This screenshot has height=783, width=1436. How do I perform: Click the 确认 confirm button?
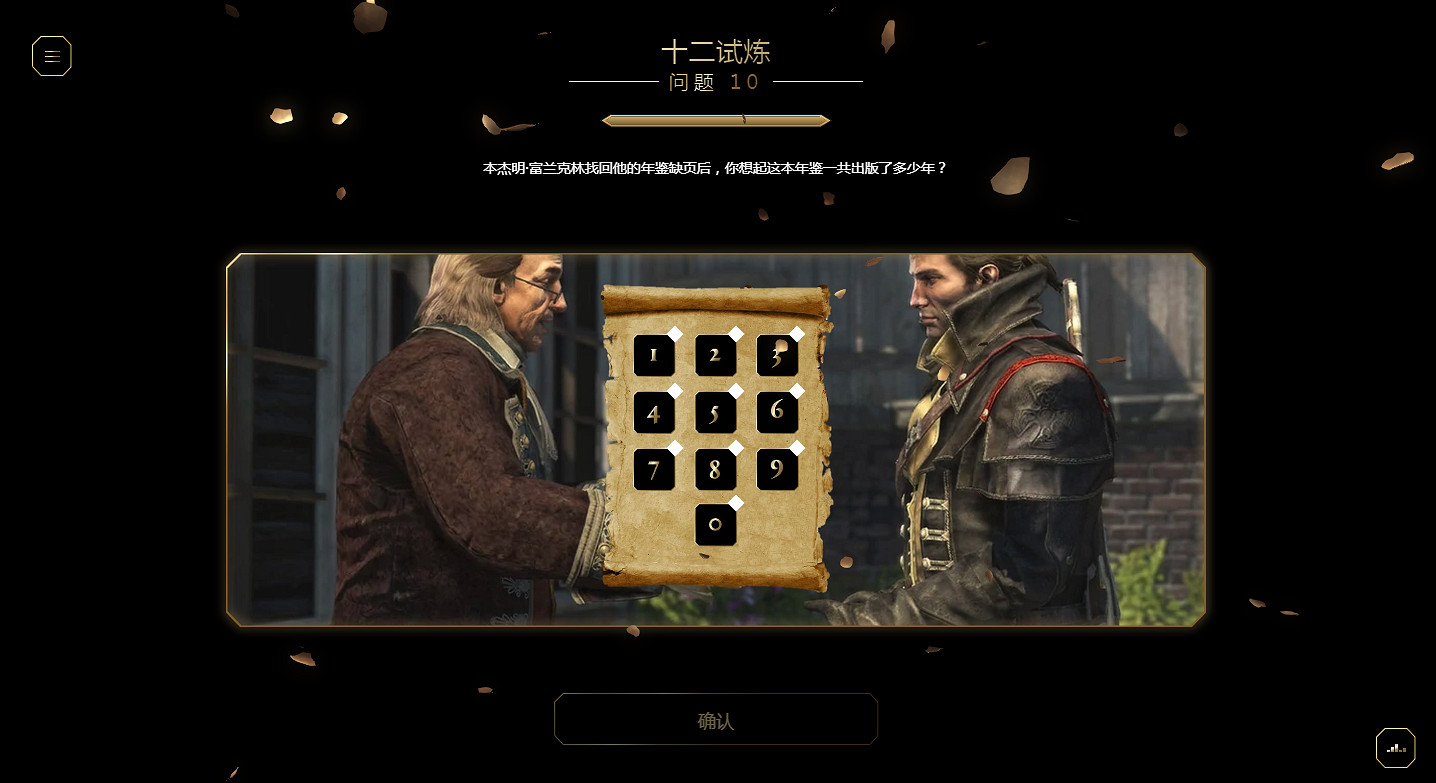point(715,718)
